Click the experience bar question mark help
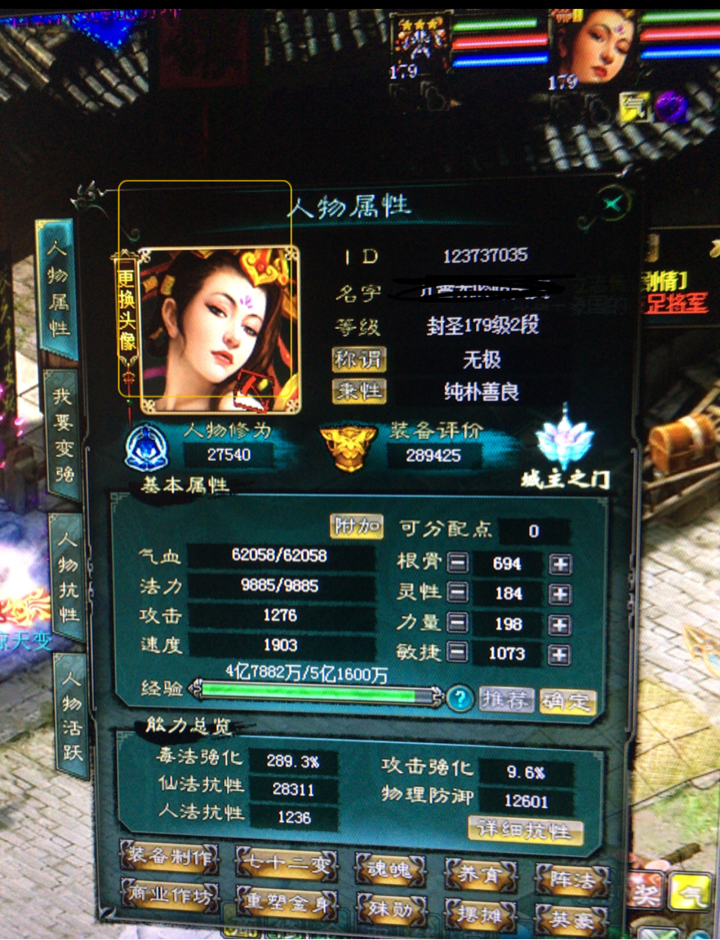The image size is (720, 940). coord(459,698)
